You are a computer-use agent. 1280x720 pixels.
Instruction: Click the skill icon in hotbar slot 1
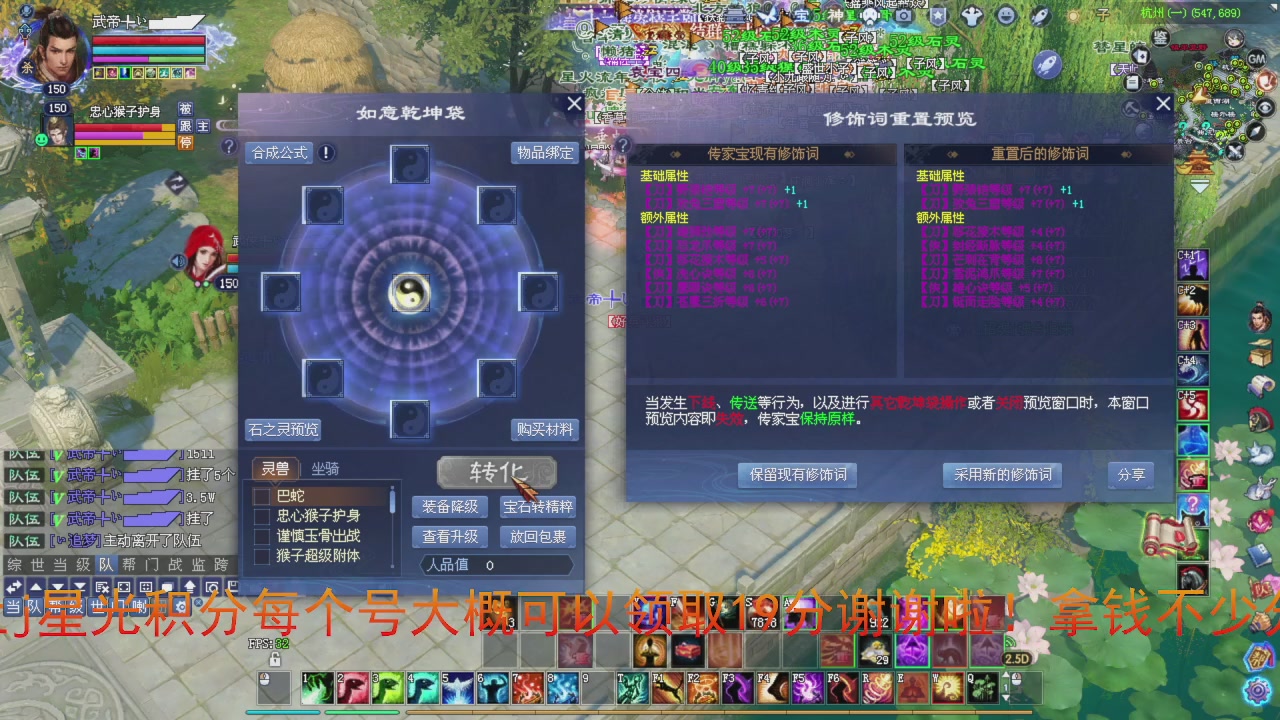click(317, 688)
